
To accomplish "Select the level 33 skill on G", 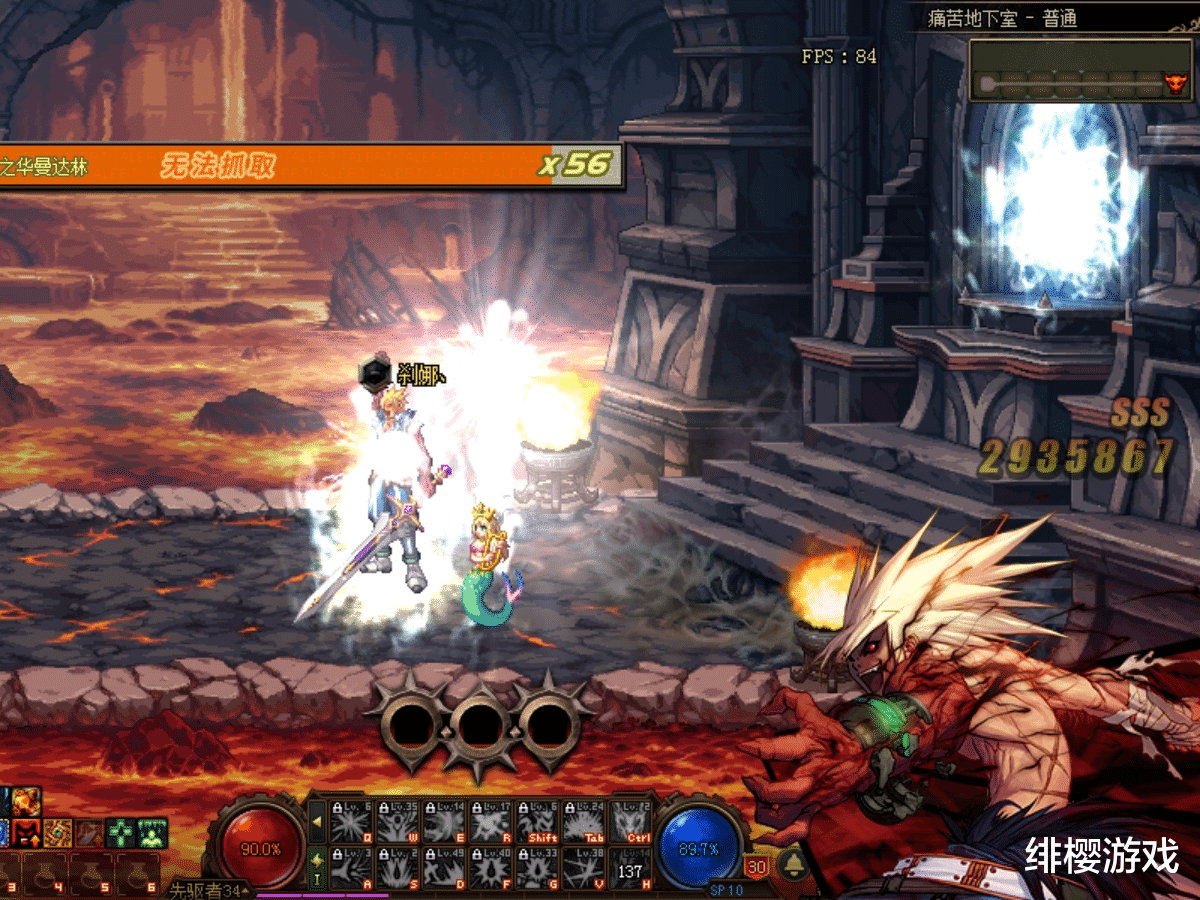I will click(x=539, y=867).
